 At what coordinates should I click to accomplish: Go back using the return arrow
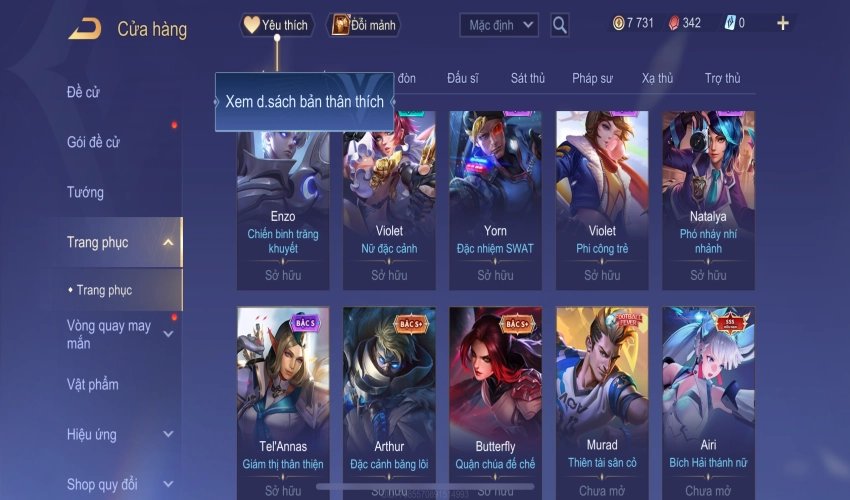pos(84,28)
